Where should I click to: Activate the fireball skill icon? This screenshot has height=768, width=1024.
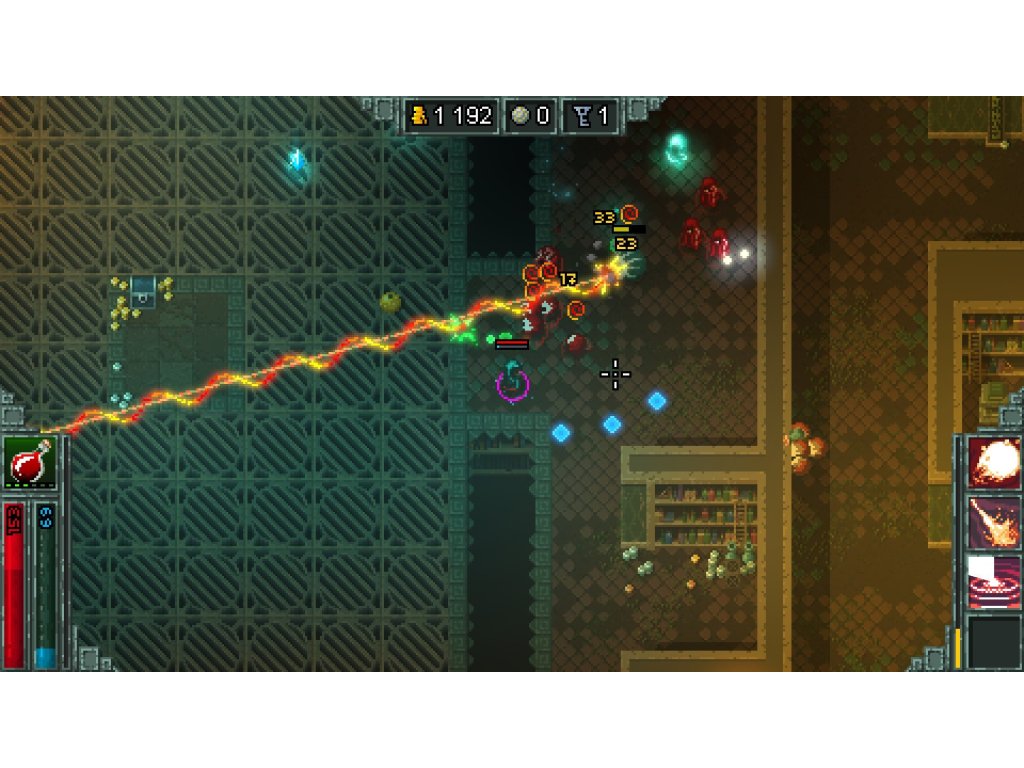994,463
